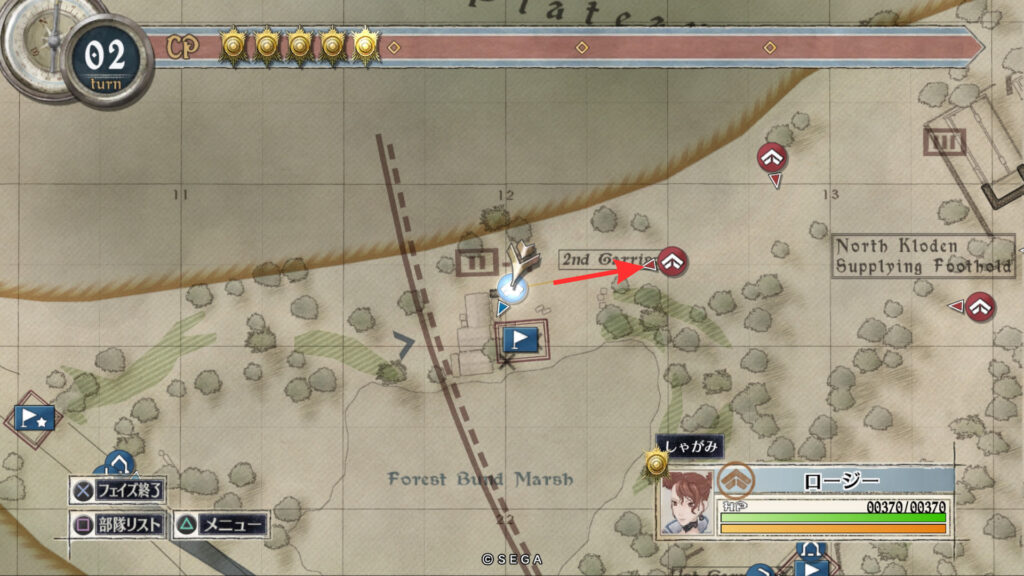Open the 部隊リスト unit list
This screenshot has width=1024, height=576.
click(117, 525)
